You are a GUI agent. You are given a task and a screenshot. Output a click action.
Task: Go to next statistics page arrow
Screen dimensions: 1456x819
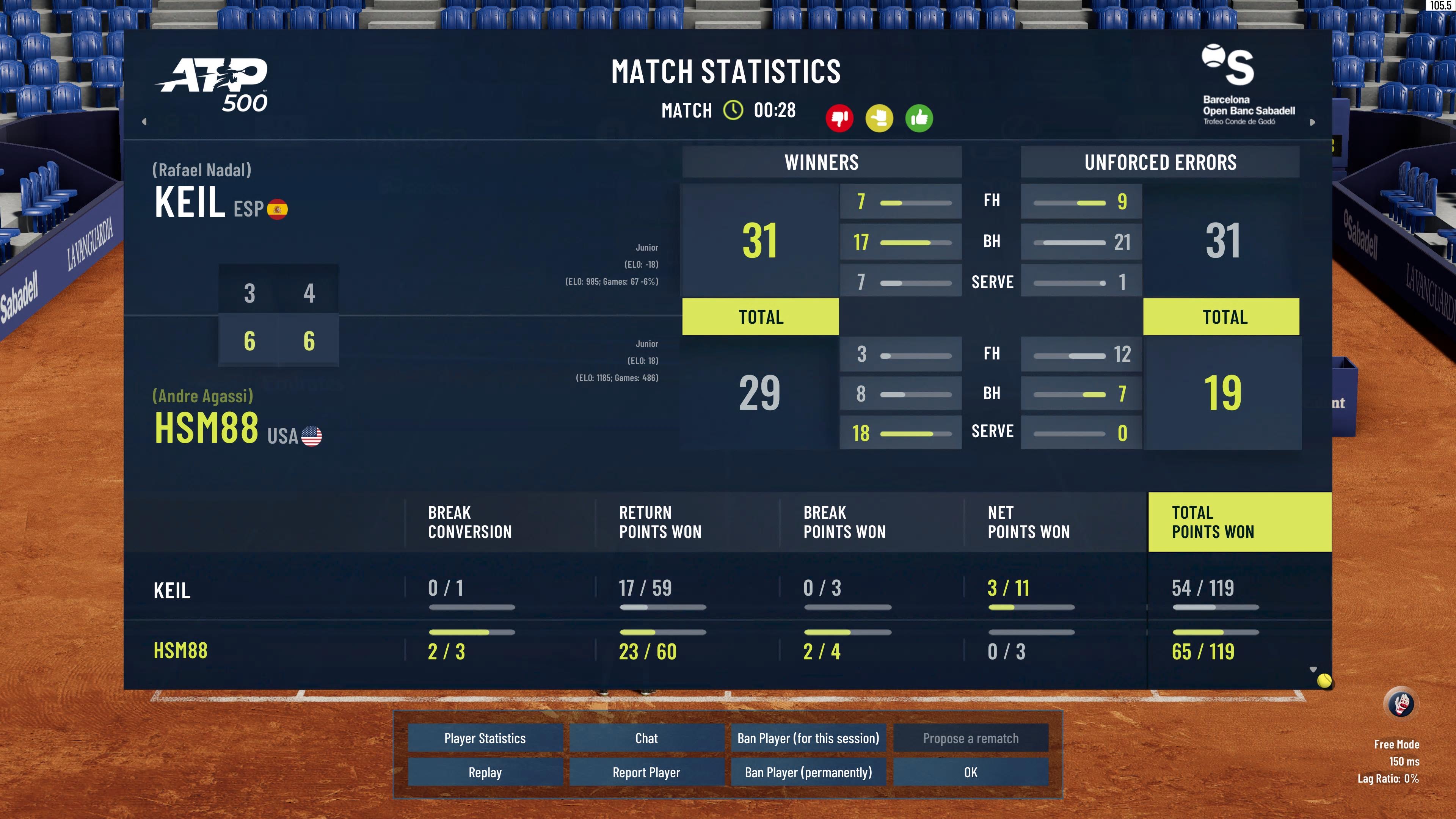pyautogui.click(x=1312, y=122)
